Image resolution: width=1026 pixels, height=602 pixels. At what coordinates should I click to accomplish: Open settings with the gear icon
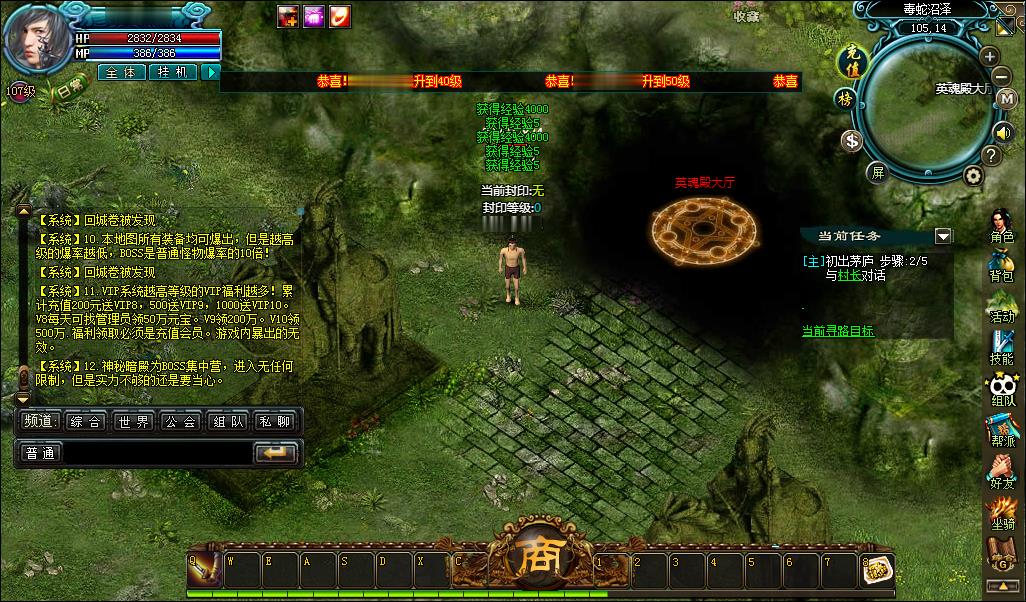(x=972, y=176)
